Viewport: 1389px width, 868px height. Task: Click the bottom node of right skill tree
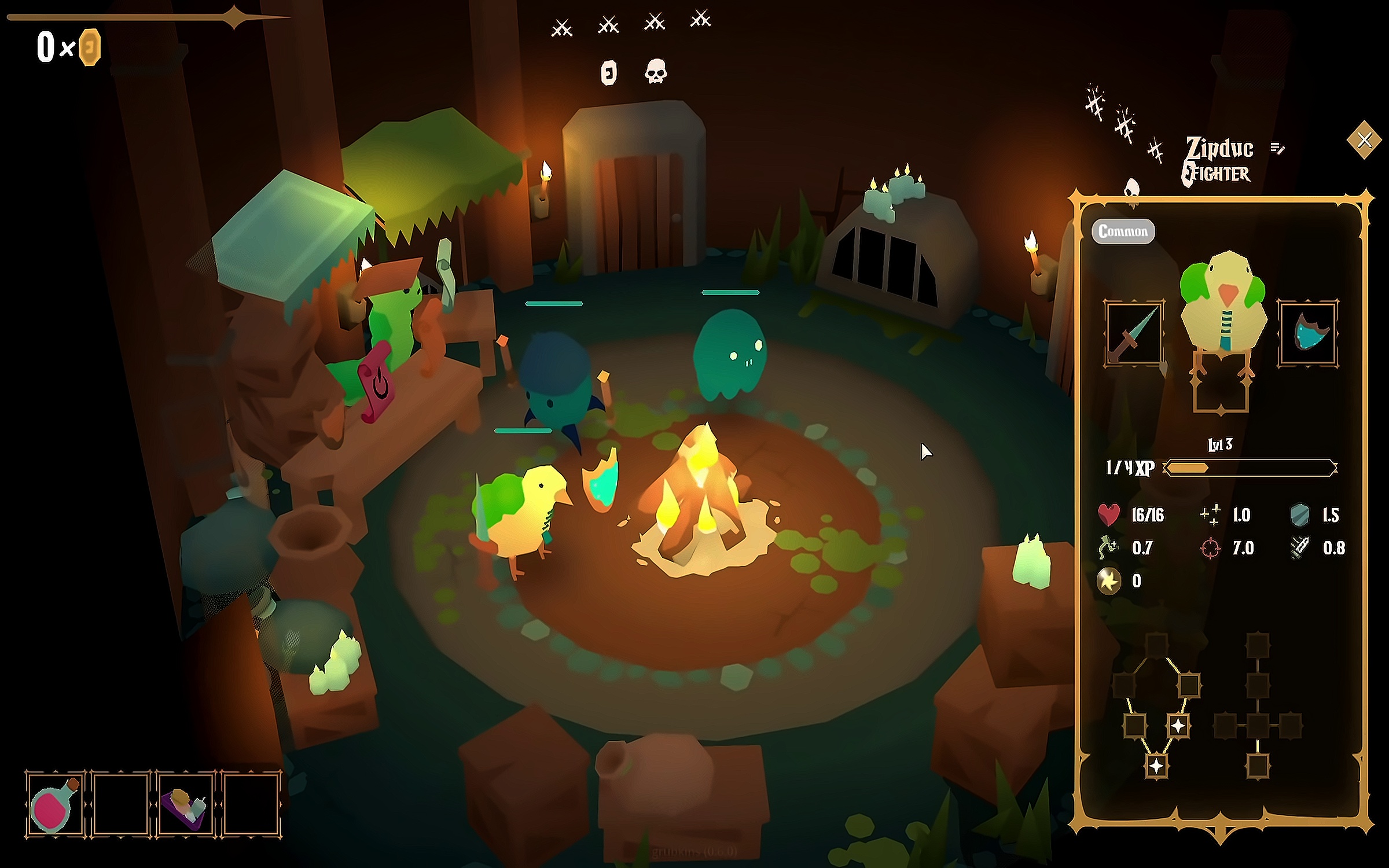click(x=1257, y=766)
